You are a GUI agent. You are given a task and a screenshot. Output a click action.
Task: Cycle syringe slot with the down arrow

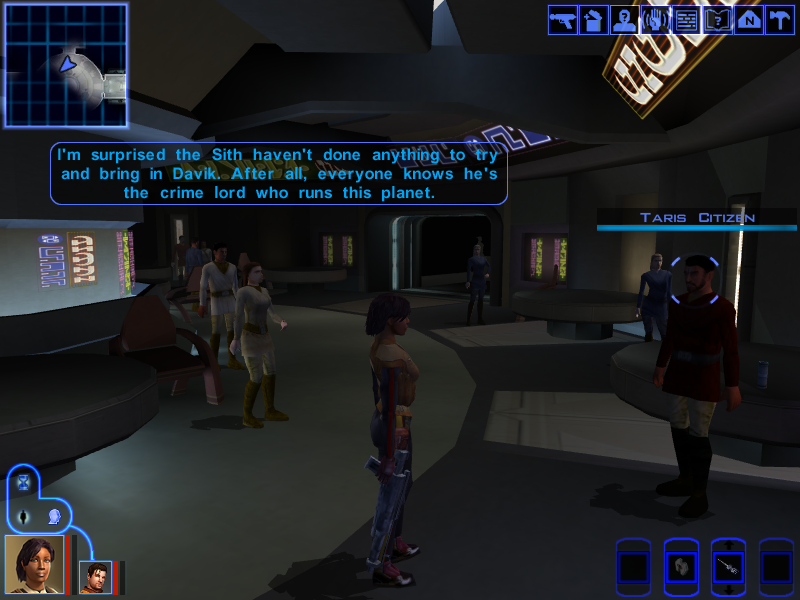coord(728,591)
